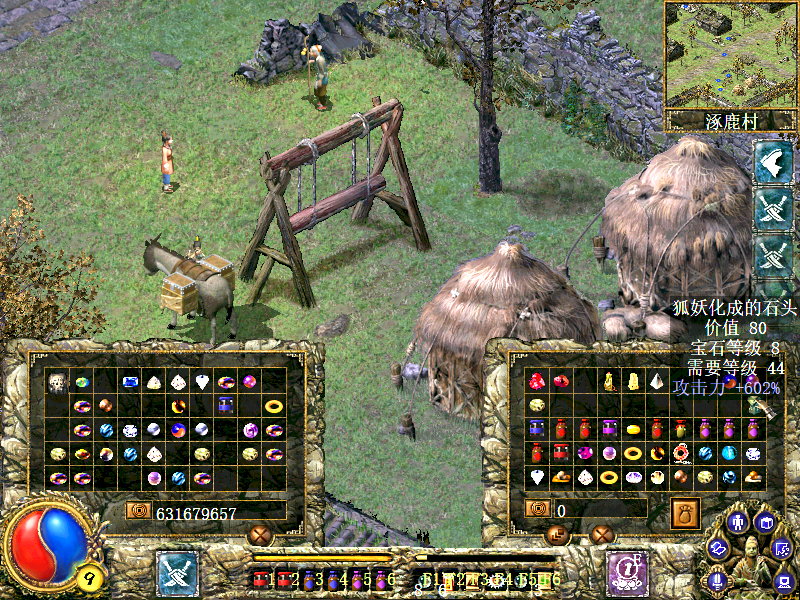Open the character figure menu button

tap(738, 522)
